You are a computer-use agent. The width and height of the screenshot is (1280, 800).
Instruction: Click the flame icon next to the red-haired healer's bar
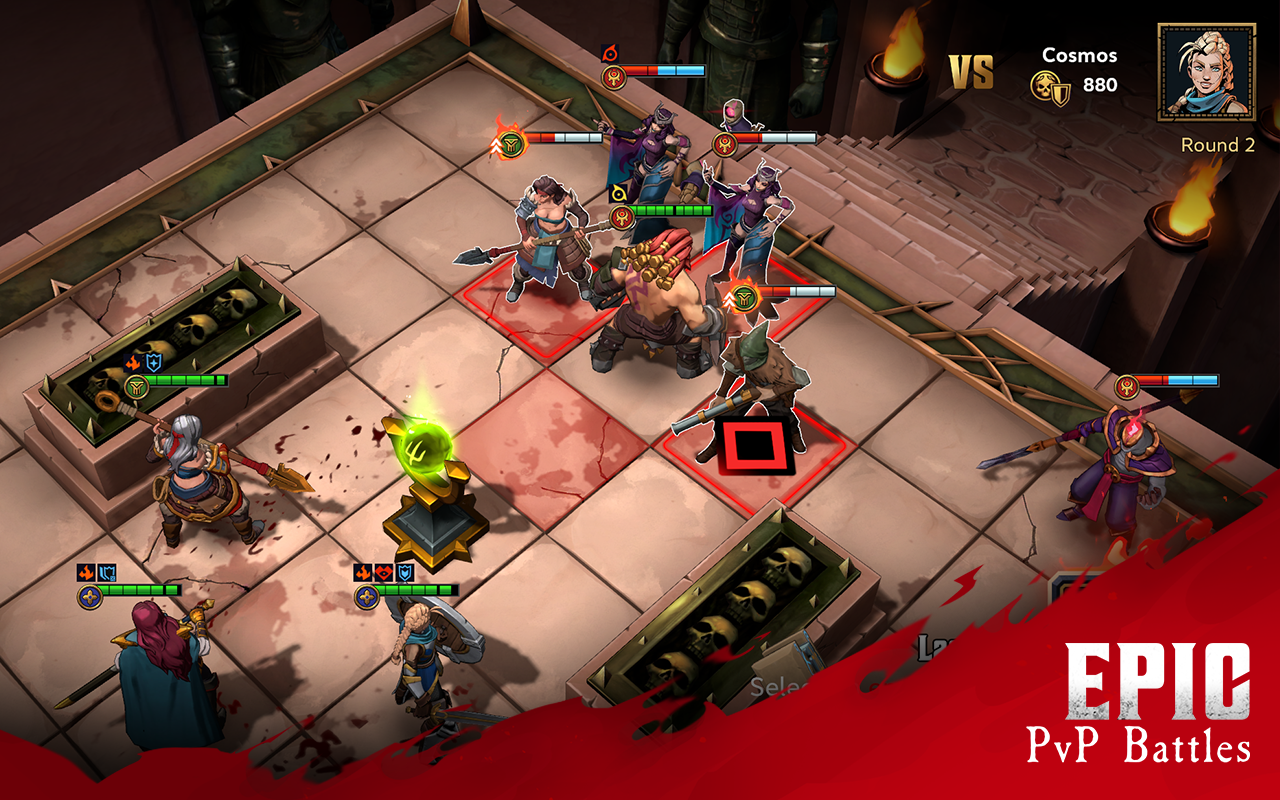click(x=86, y=572)
